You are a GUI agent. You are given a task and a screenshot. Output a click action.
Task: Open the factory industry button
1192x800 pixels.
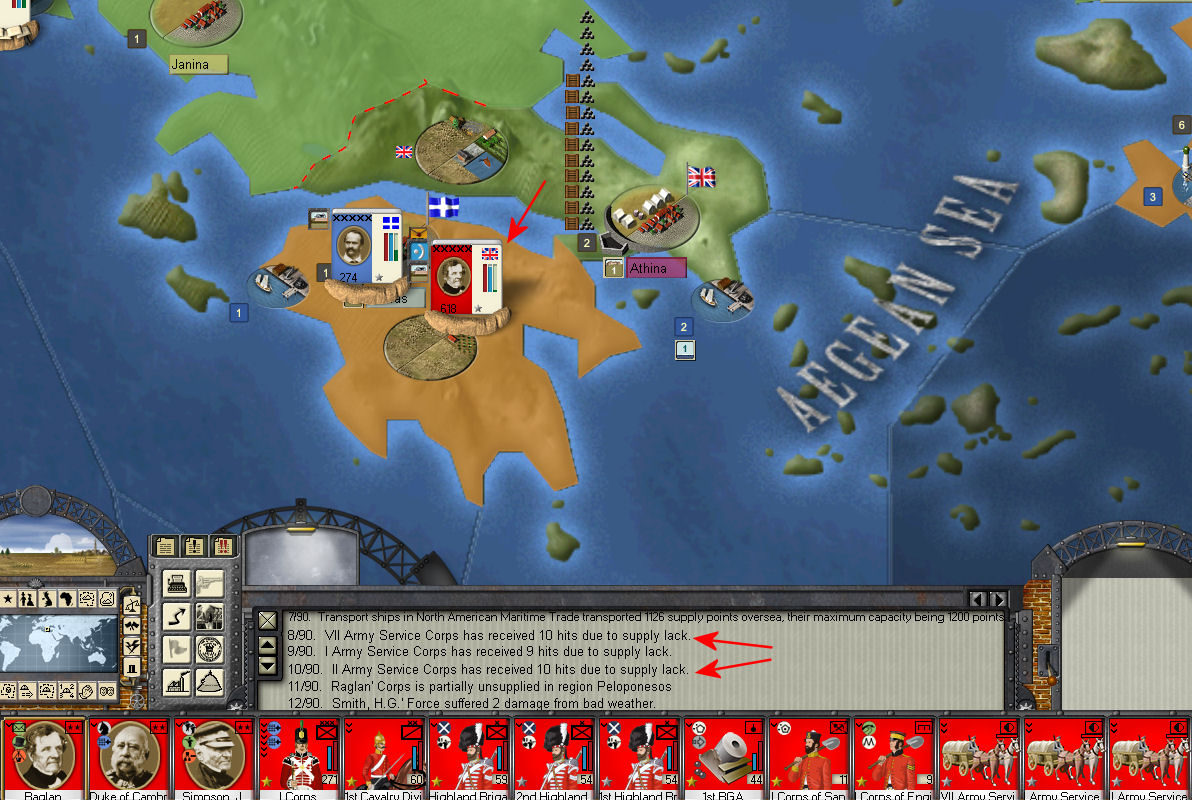pos(175,683)
